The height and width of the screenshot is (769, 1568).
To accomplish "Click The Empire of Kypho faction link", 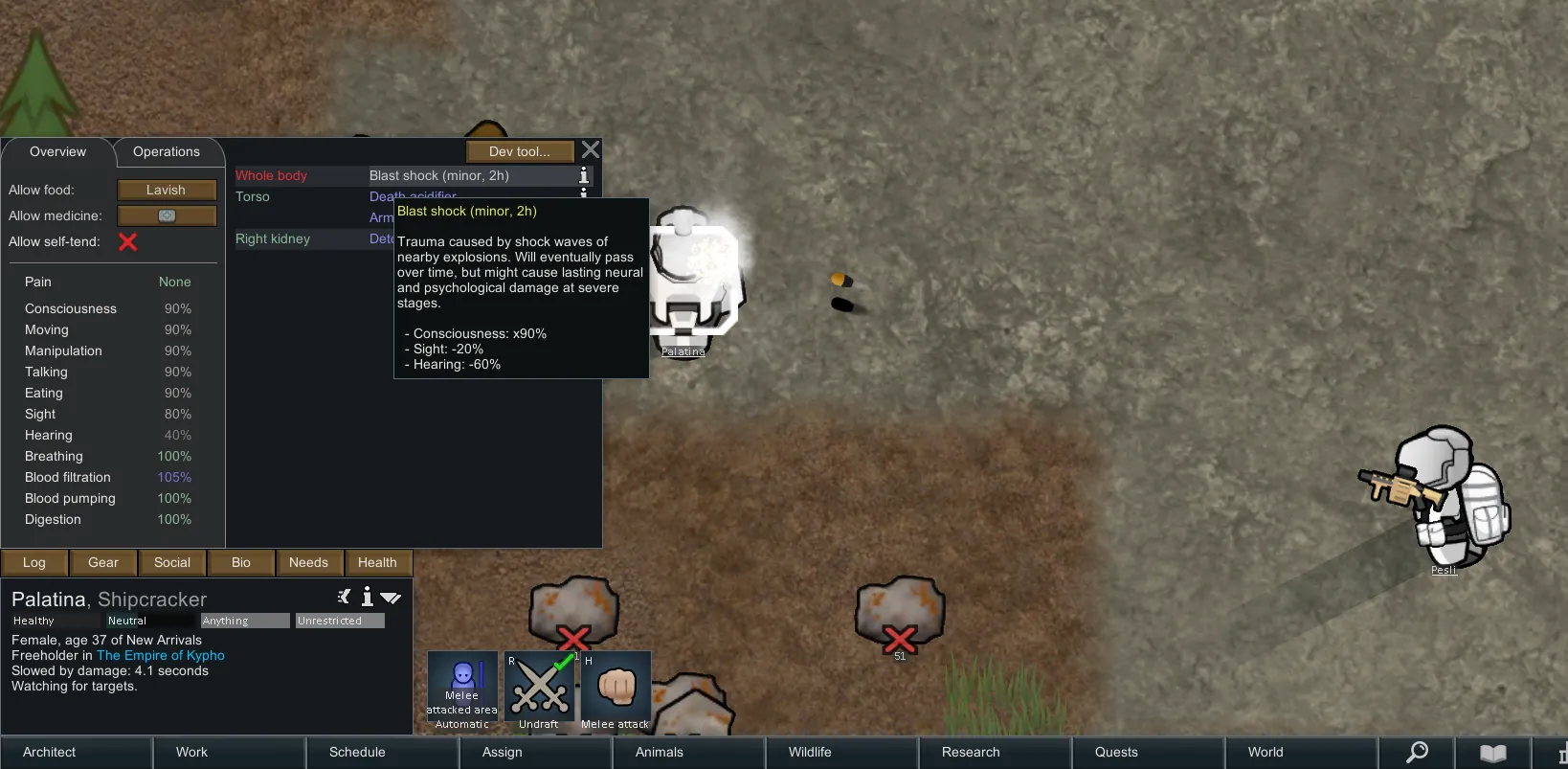I will 161,656.
